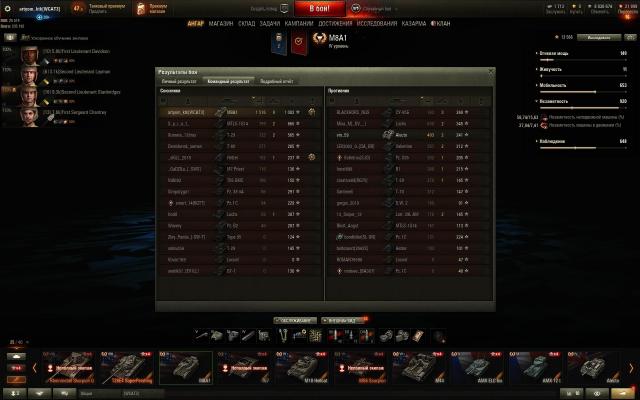Close the battle results window

coord(489,71)
